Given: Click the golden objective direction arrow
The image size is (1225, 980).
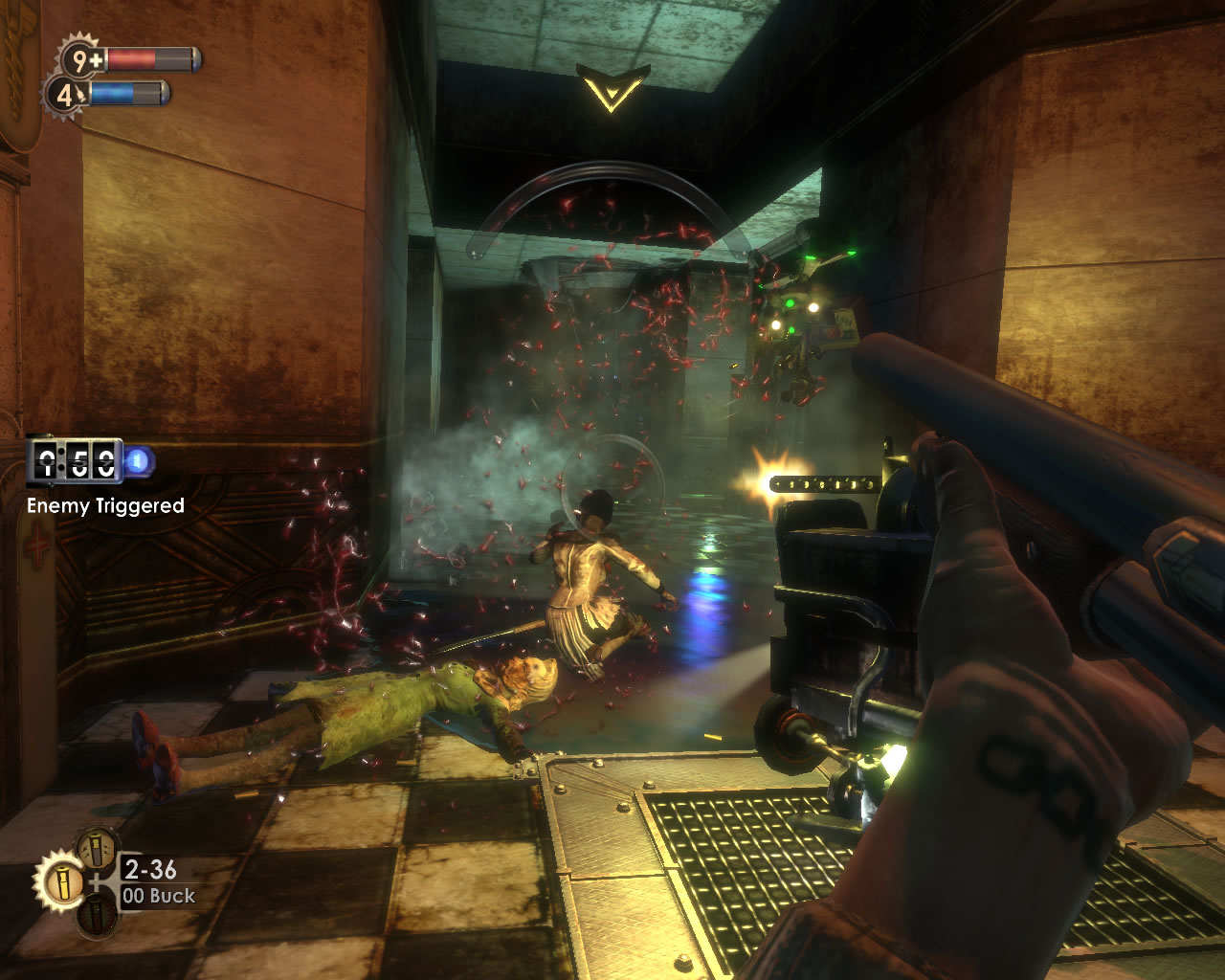Looking at the screenshot, I should (612, 88).
